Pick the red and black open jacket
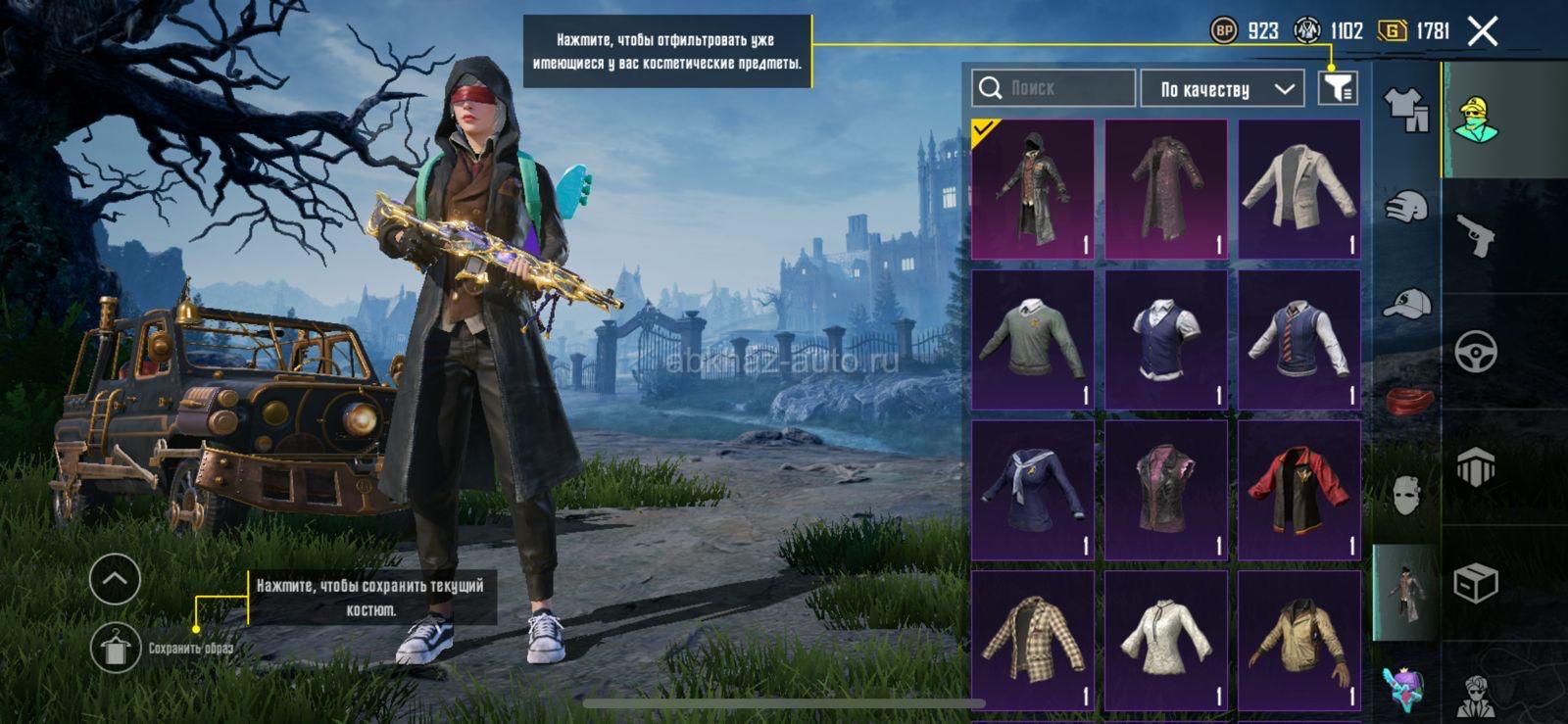The width and height of the screenshot is (1568, 724). pos(1298,490)
